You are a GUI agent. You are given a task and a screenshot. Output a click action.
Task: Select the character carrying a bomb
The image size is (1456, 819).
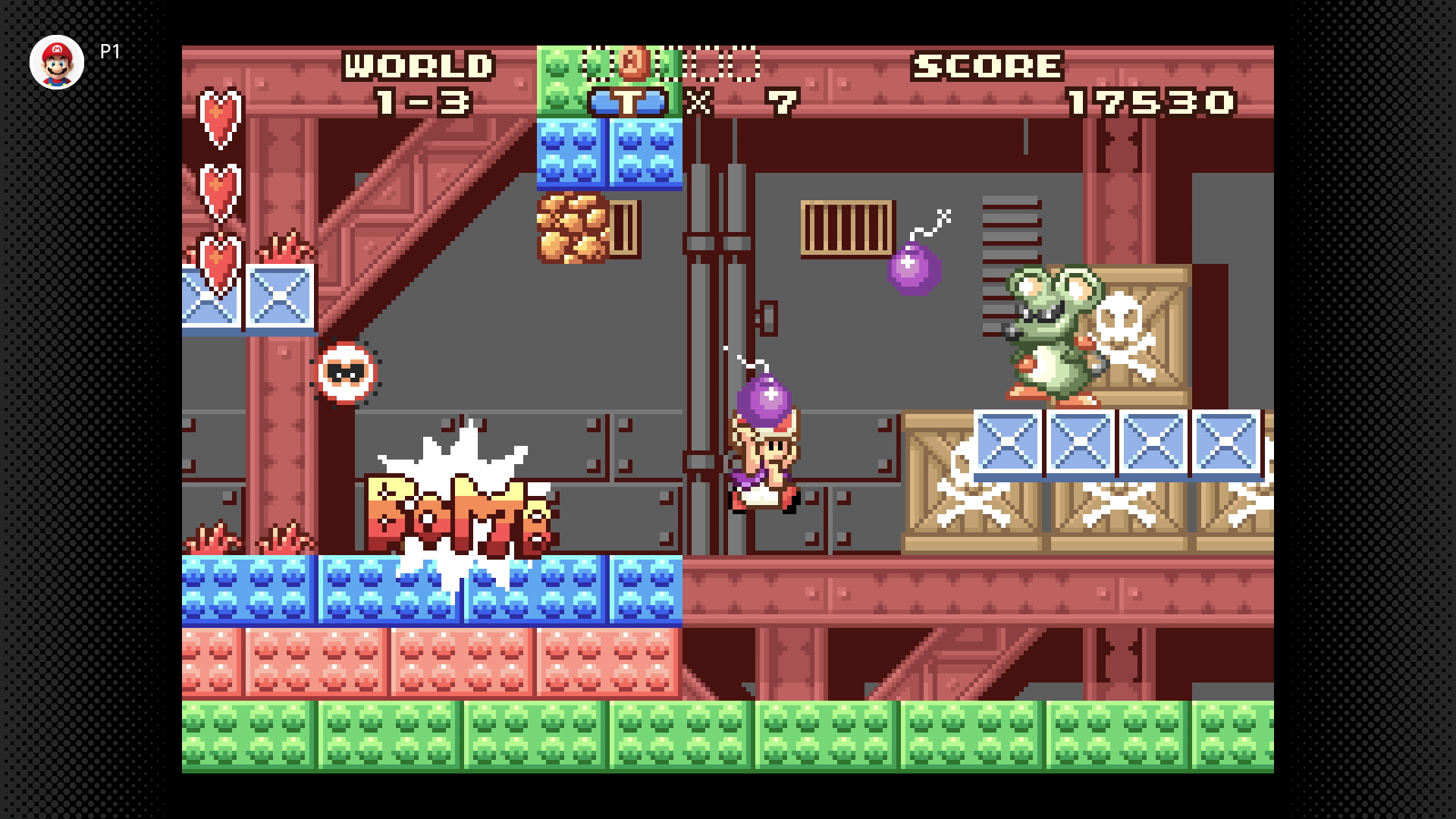[x=766, y=455]
